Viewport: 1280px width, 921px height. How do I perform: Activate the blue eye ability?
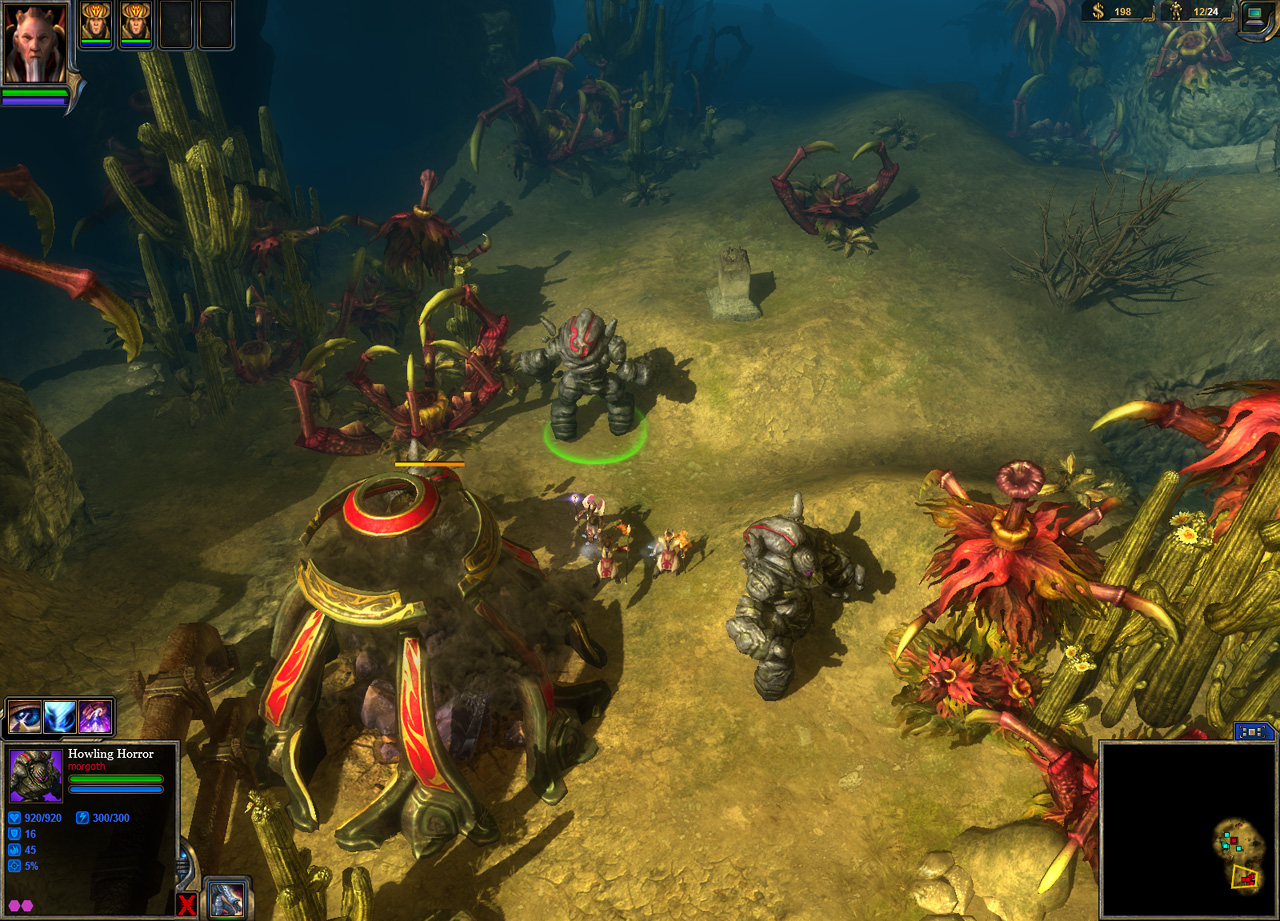click(x=26, y=717)
